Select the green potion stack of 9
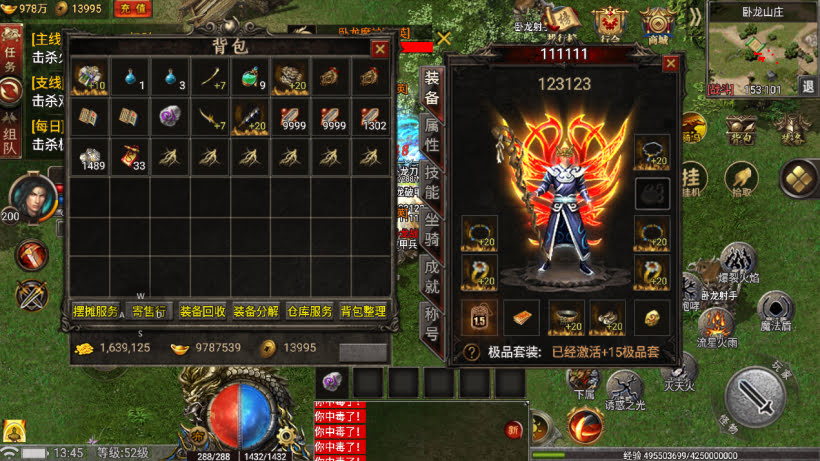Image resolution: width=820 pixels, height=461 pixels. 250,76
